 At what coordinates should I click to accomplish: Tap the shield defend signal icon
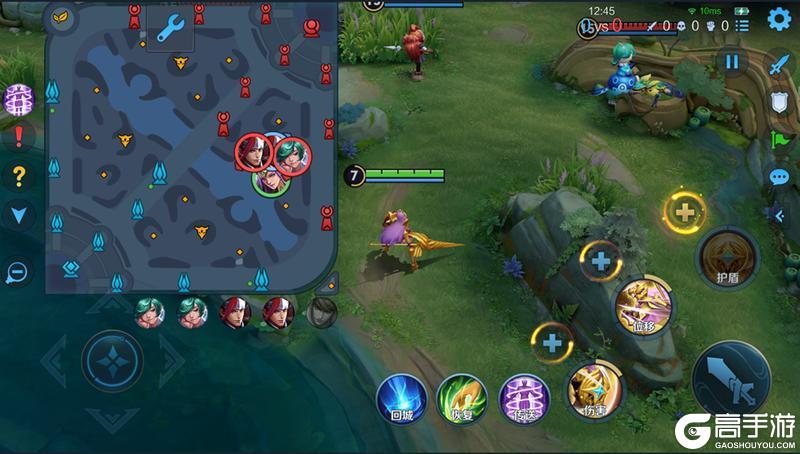(x=779, y=101)
